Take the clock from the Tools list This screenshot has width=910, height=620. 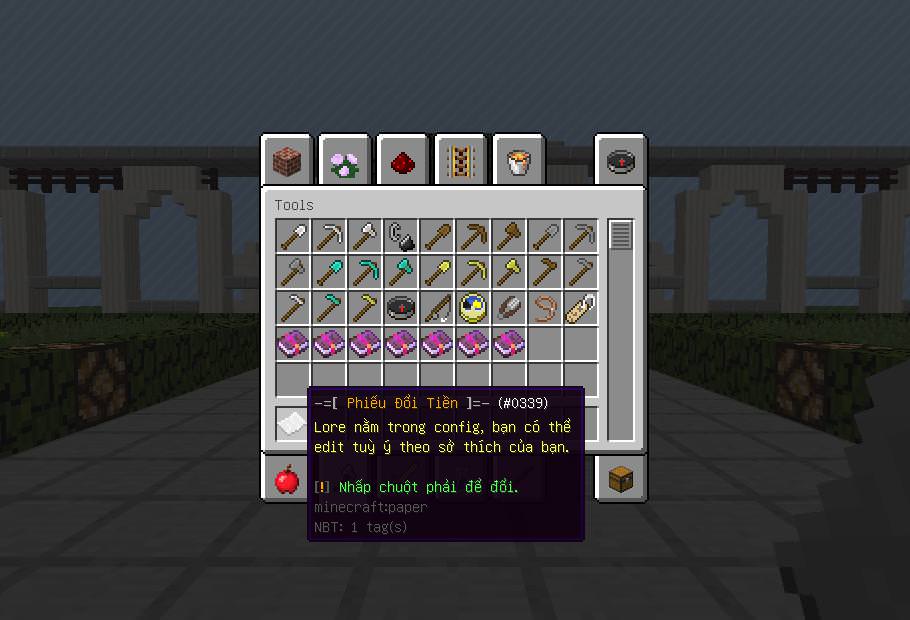coord(473,308)
